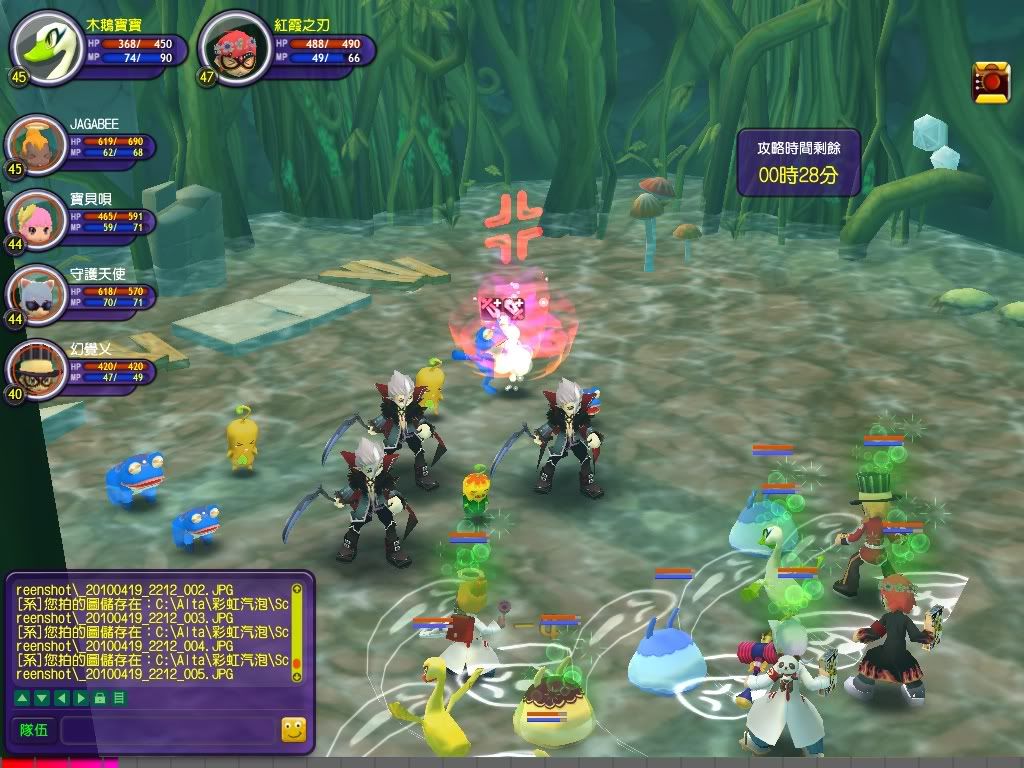This screenshot has height=768, width=1024.
Task: Focus the chat text input field
Action: 168,730
